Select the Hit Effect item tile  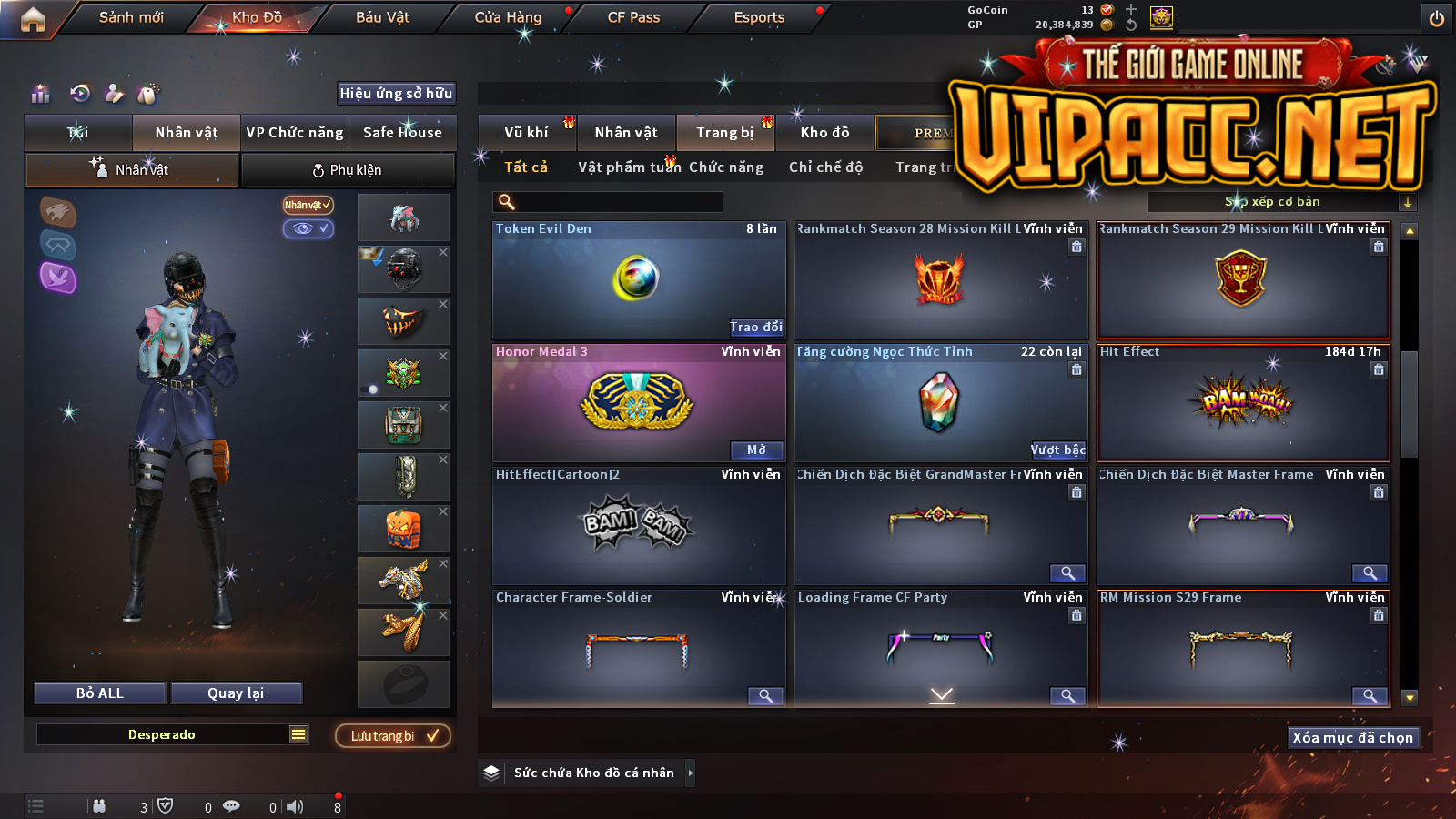click(1243, 402)
